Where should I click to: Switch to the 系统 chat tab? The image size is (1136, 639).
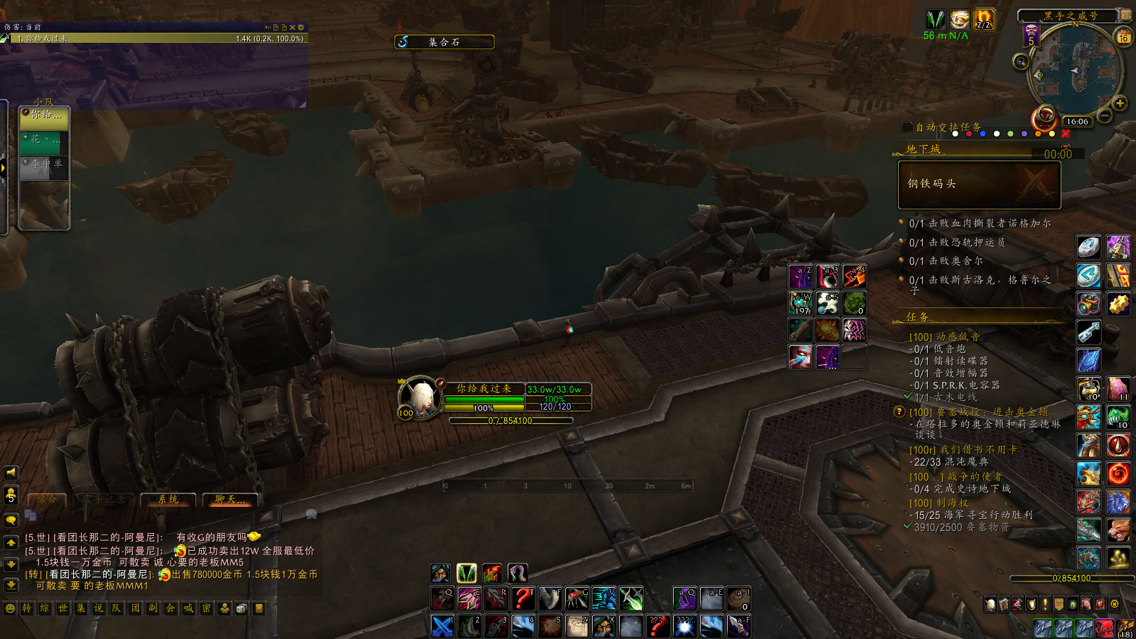(x=168, y=499)
